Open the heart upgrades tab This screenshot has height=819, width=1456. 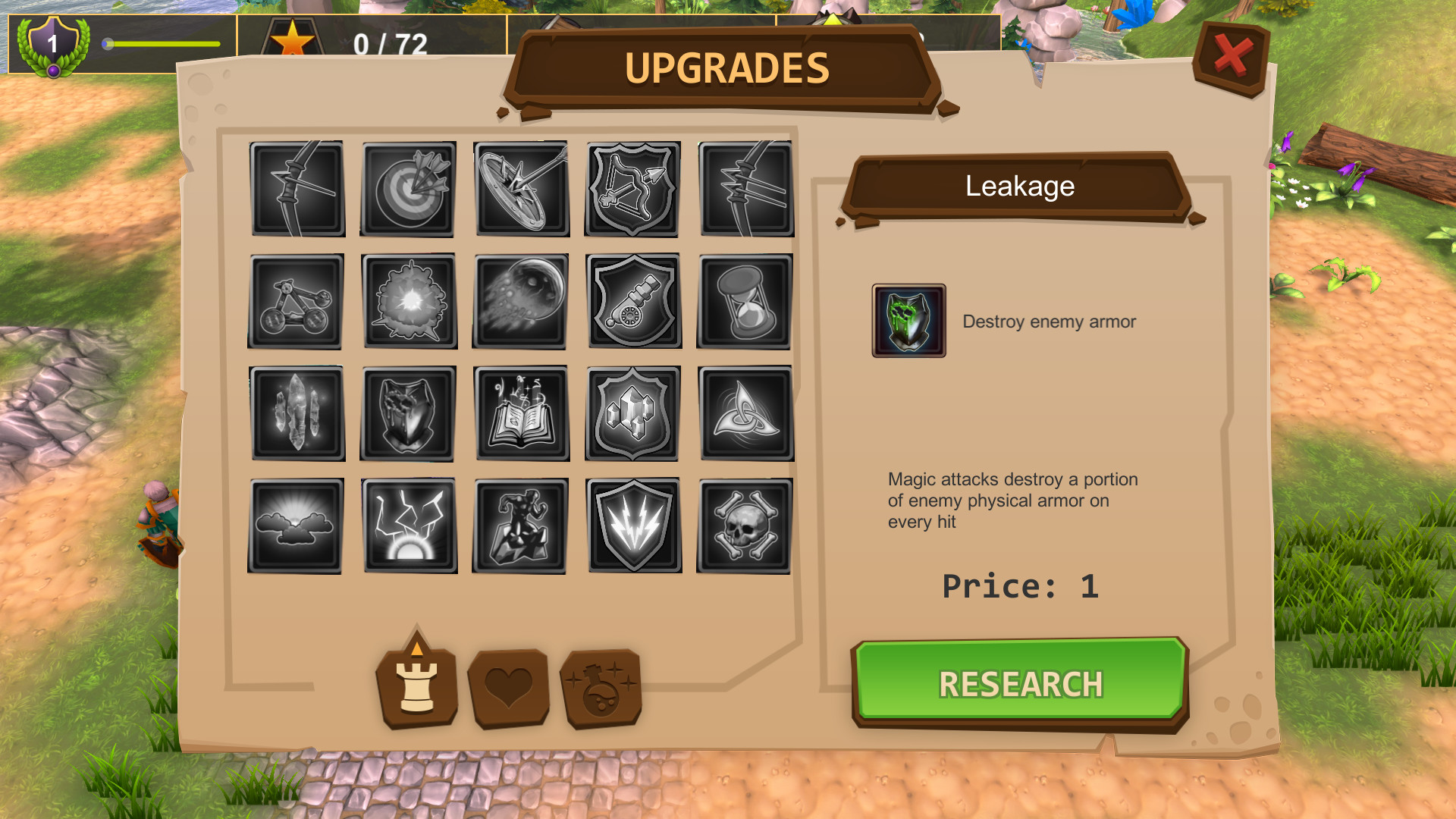click(509, 688)
